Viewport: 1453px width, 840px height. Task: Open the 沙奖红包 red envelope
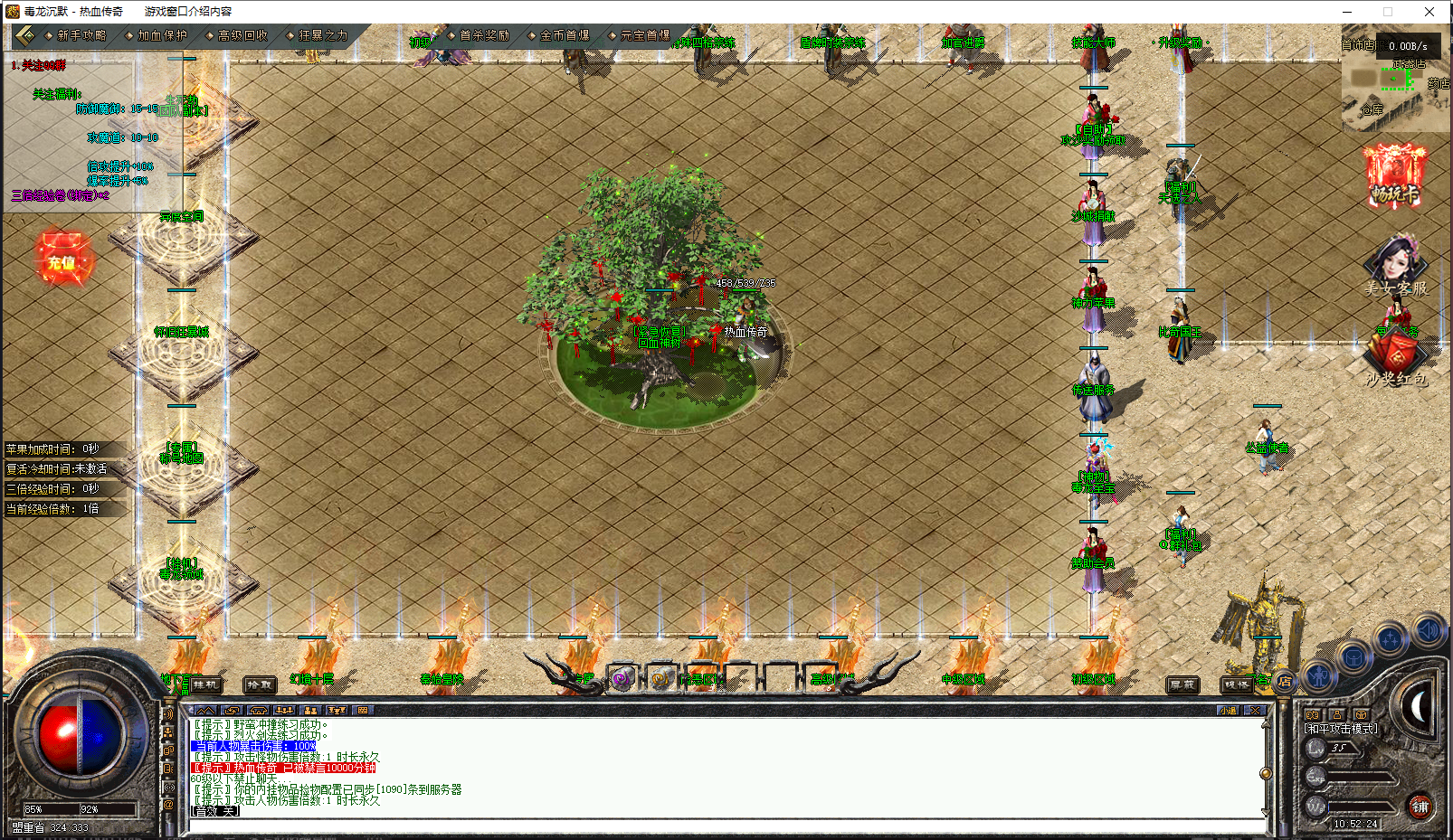tap(1396, 357)
